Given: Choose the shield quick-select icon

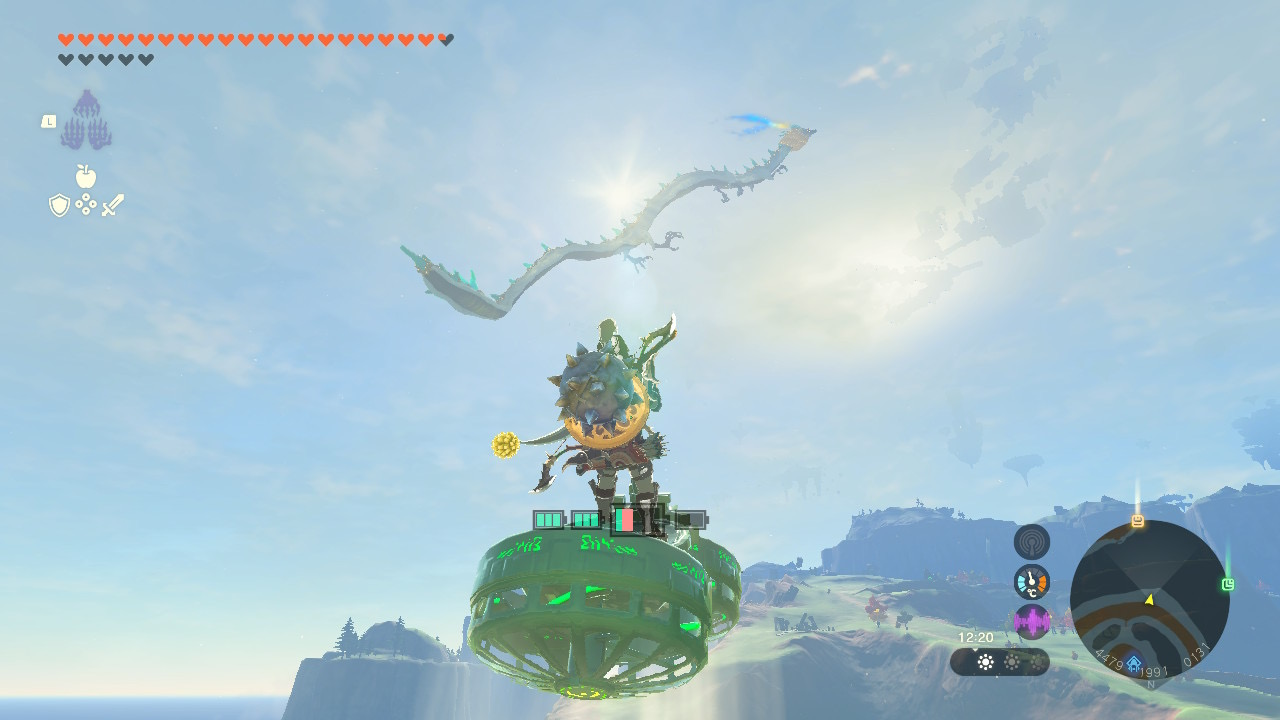Looking at the screenshot, I should click(59, 205).
